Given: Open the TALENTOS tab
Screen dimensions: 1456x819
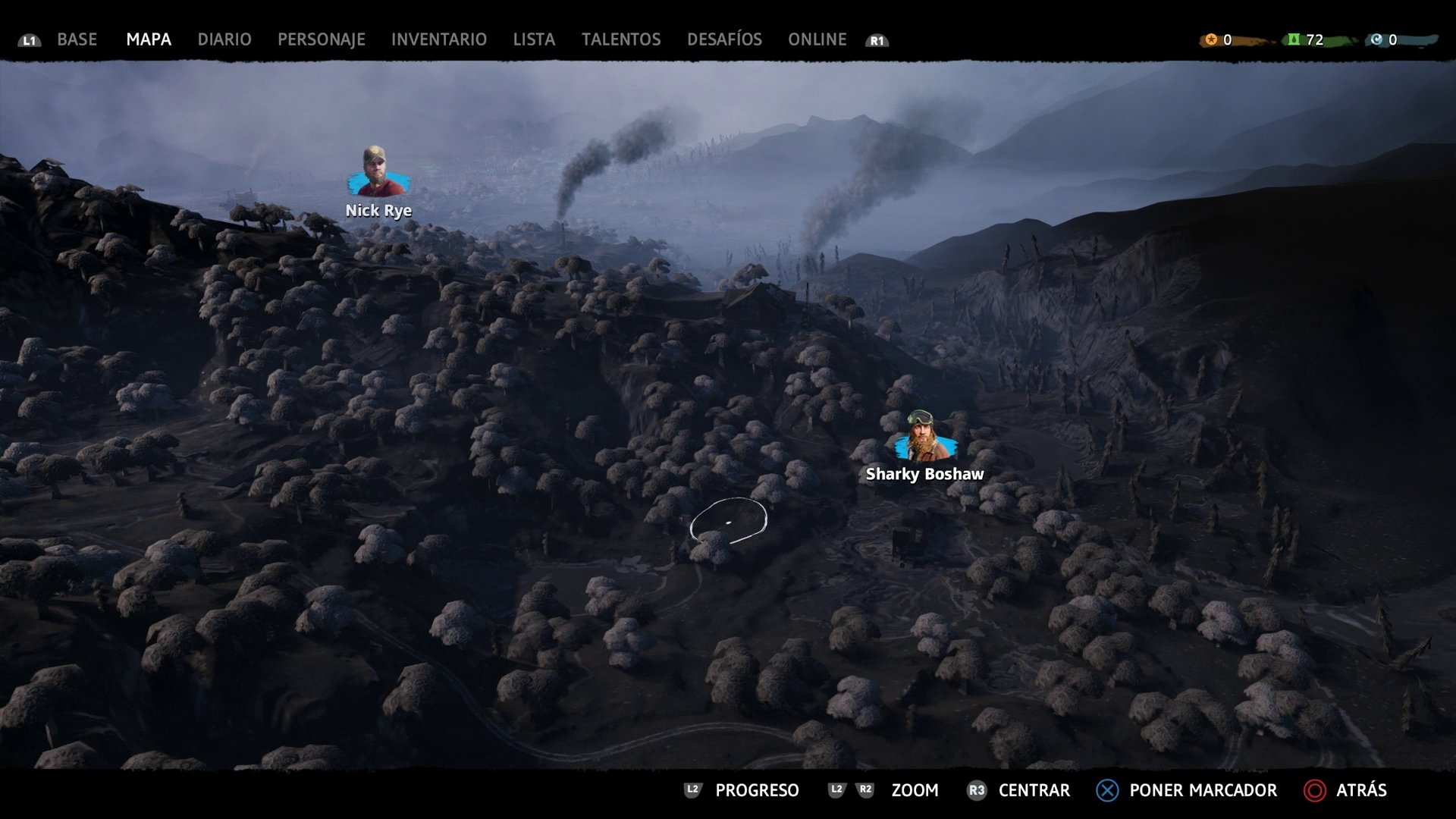Looking at the screenshot, I should 620,39.
